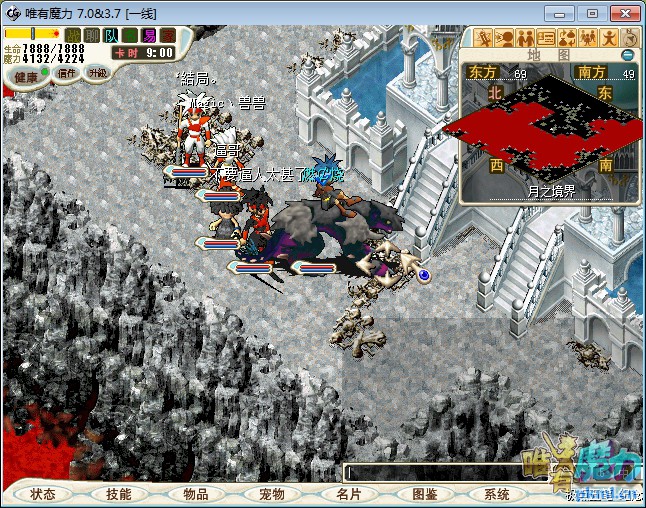The image size is (646, 508).
Task: Open the 状态 status menu
Action: click(x=42, y=494)
